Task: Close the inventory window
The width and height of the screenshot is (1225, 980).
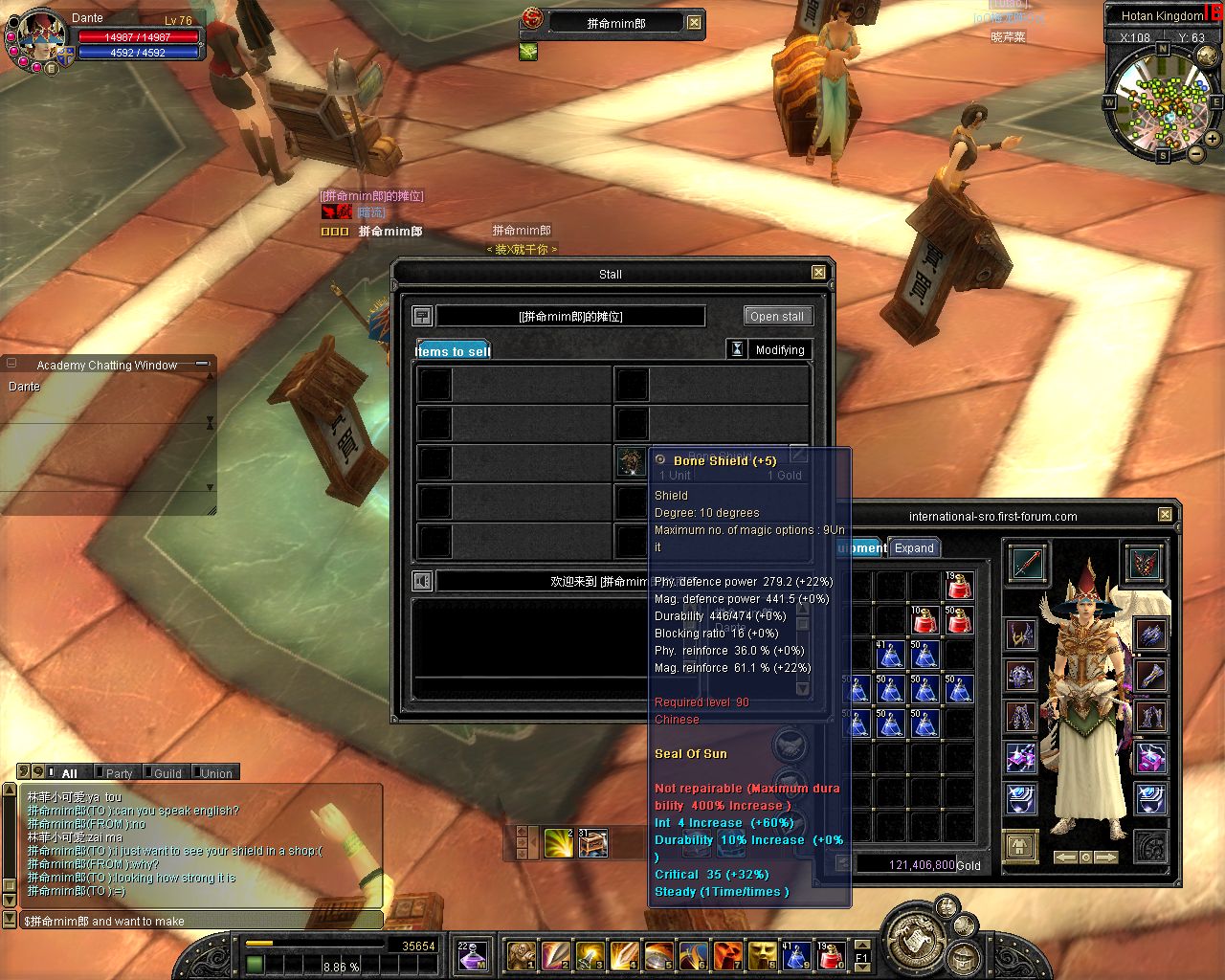Action: point(1165,515)
